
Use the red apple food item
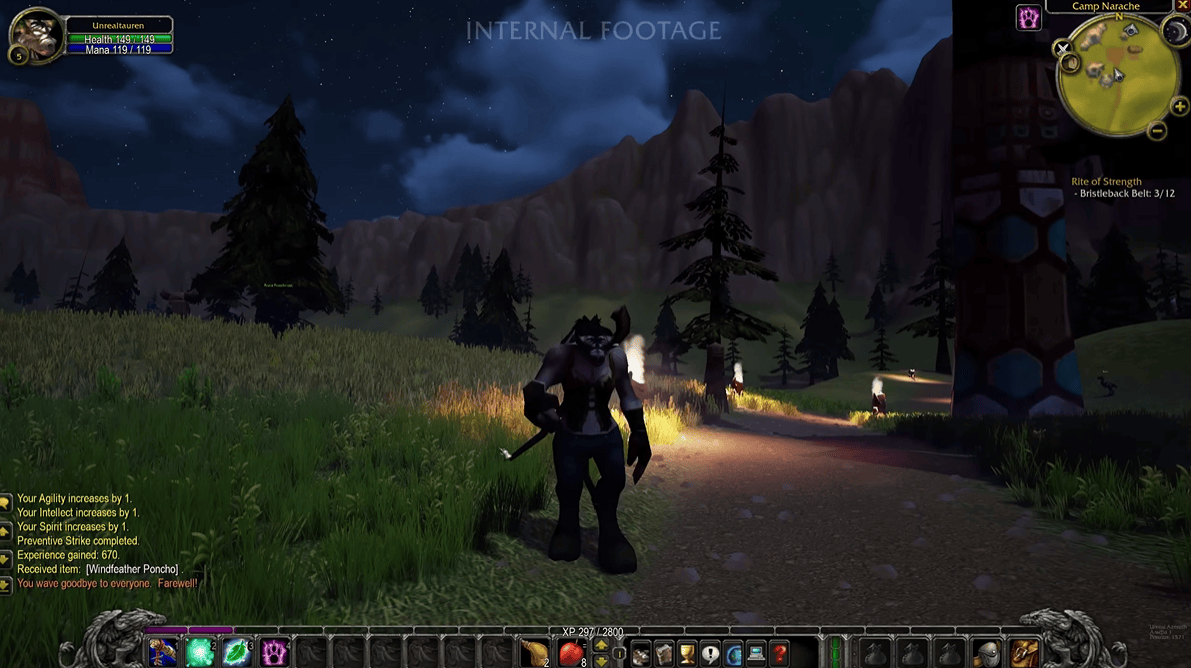tap(571, 653)
